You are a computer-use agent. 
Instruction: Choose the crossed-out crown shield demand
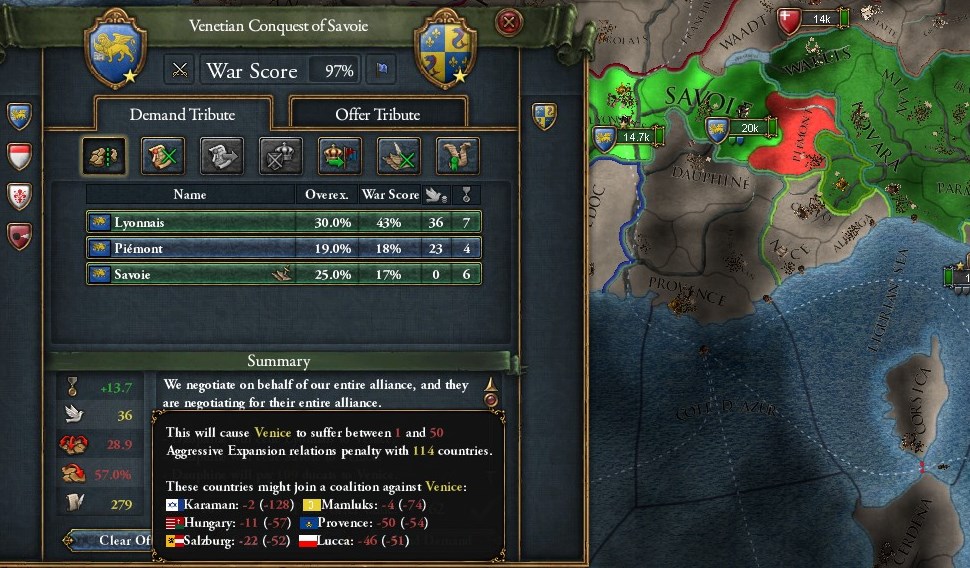click(x=281, y=156)
